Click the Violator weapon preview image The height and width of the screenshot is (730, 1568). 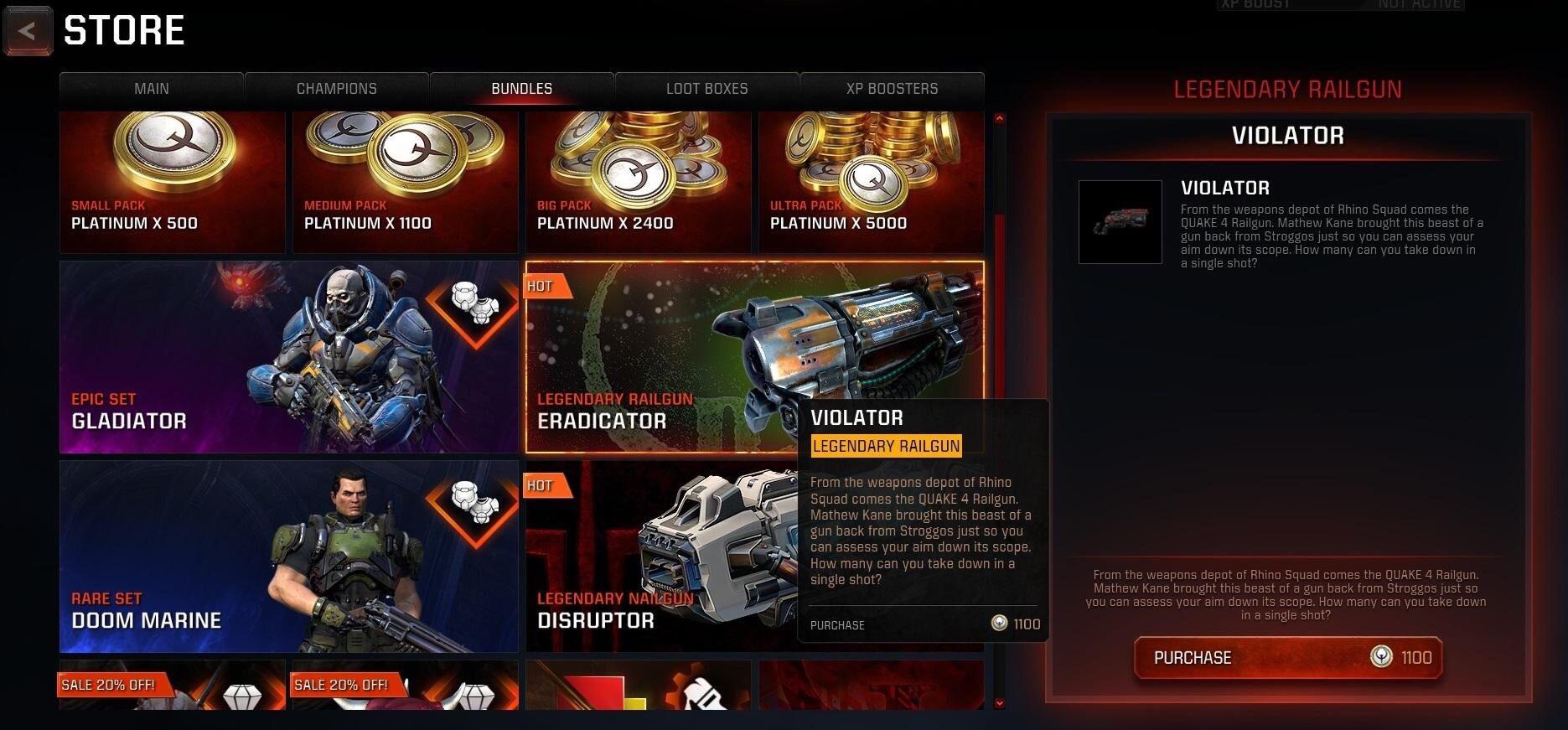tap(1120, 221)
